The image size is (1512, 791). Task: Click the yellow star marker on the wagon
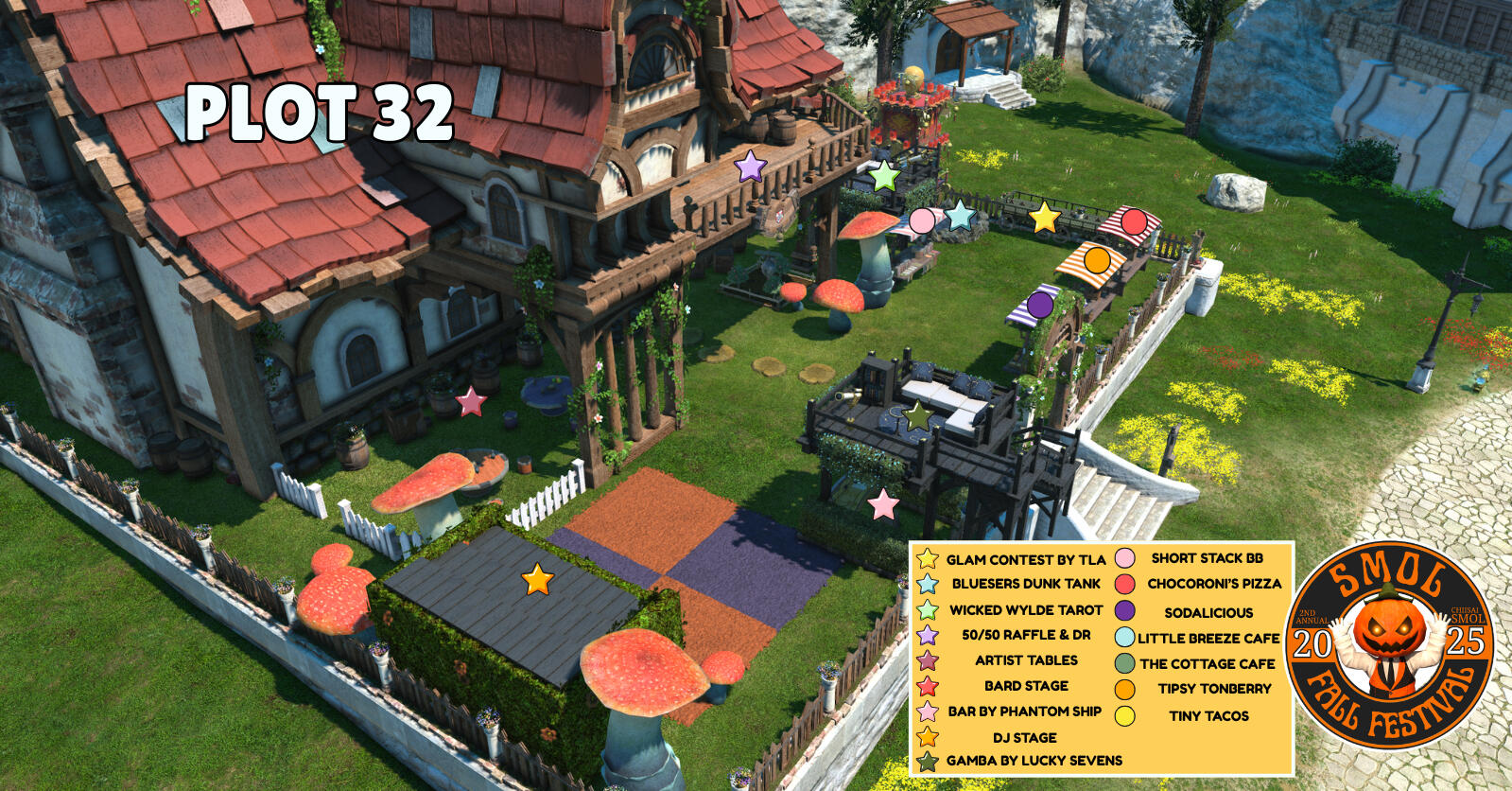pos(1044,218)
